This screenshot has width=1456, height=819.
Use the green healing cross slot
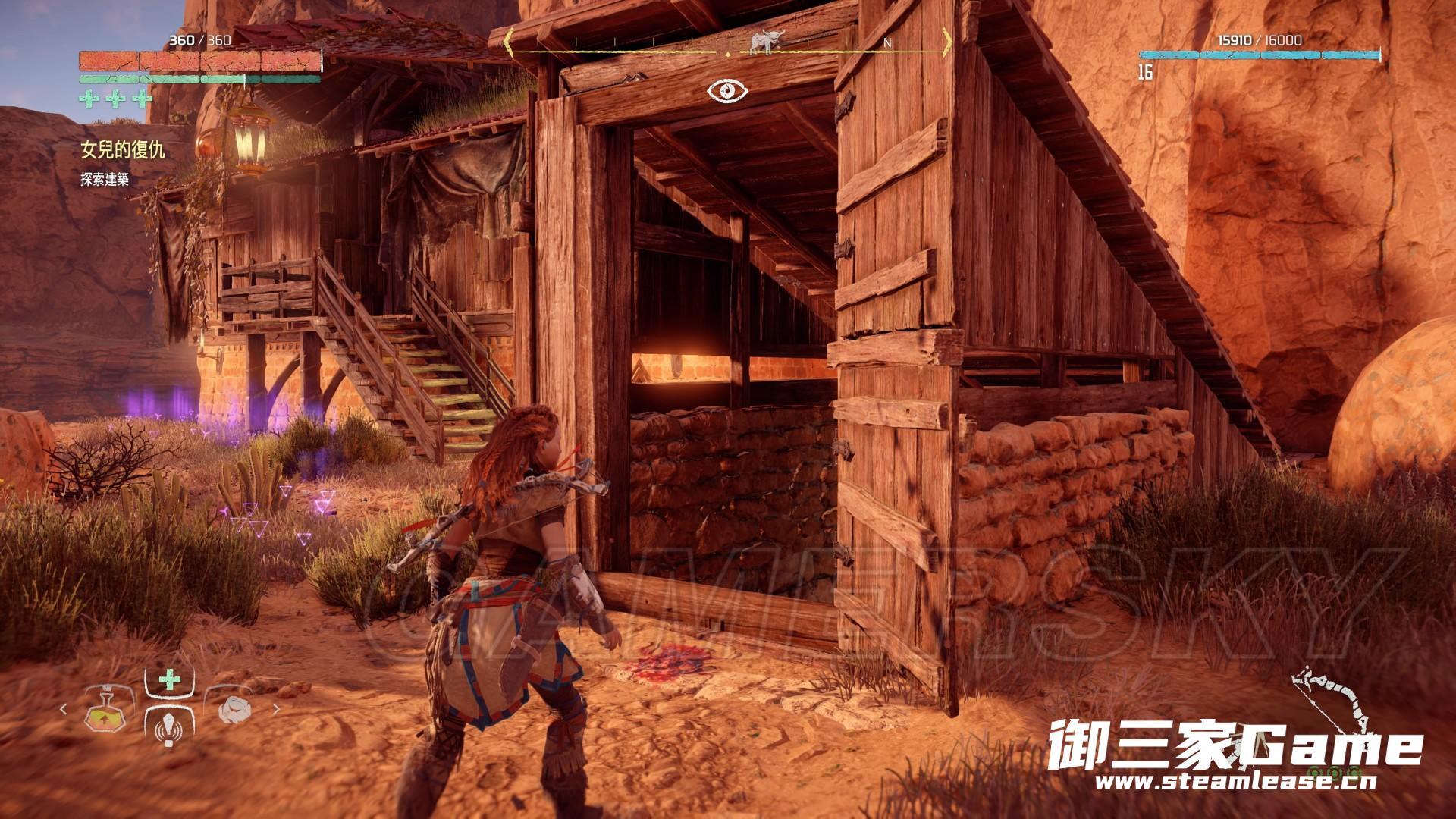point(169,679)
